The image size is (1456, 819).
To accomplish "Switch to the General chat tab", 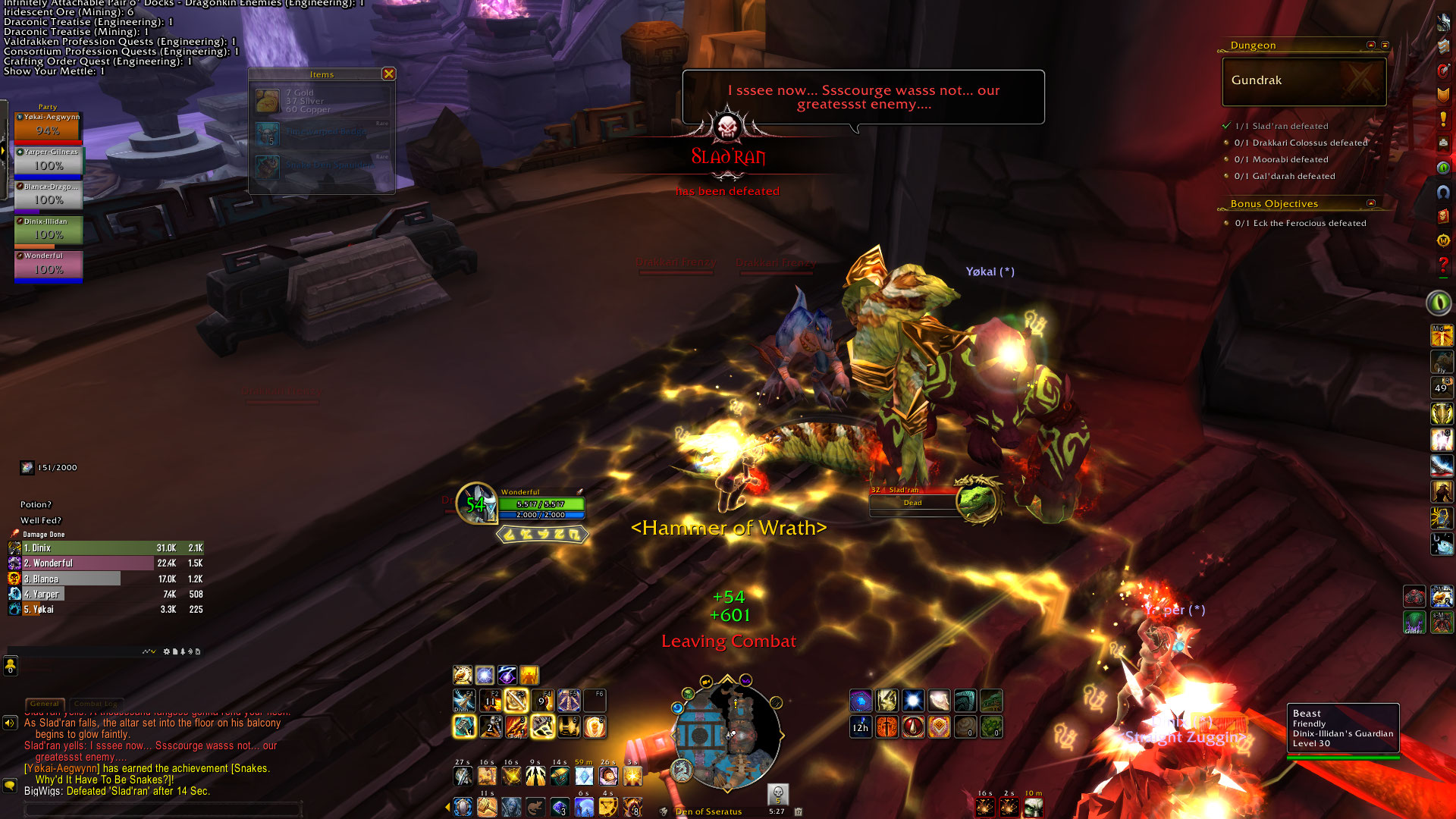I will (45, 704).
